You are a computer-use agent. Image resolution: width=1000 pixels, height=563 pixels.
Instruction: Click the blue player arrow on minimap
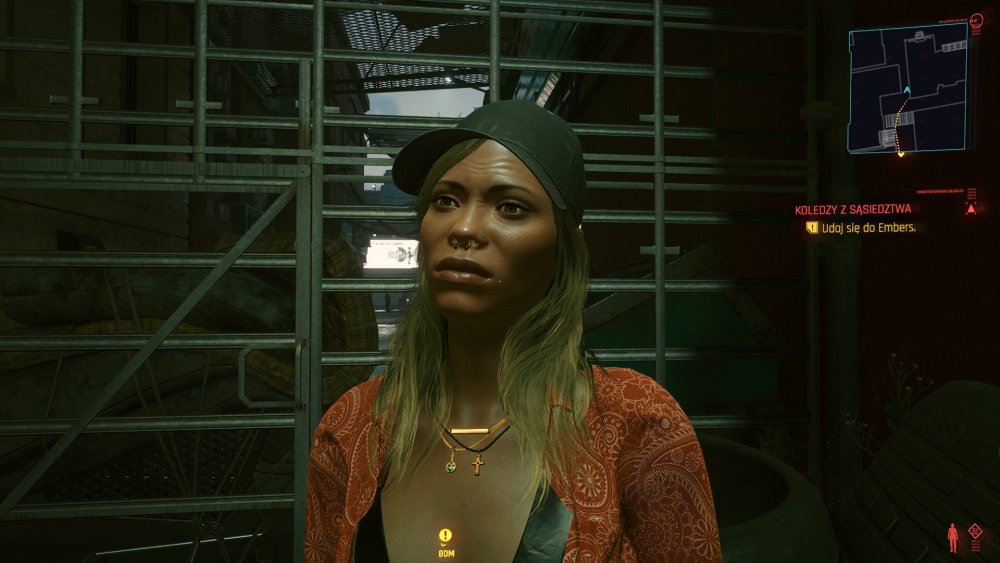coord(907,91)
